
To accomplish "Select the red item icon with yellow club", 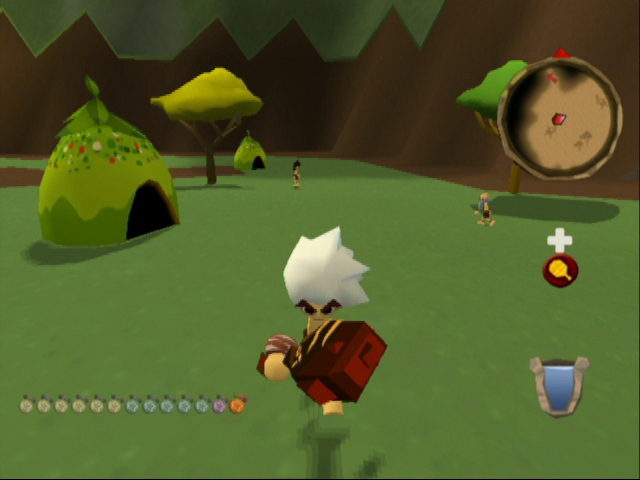I will [560, 269].
